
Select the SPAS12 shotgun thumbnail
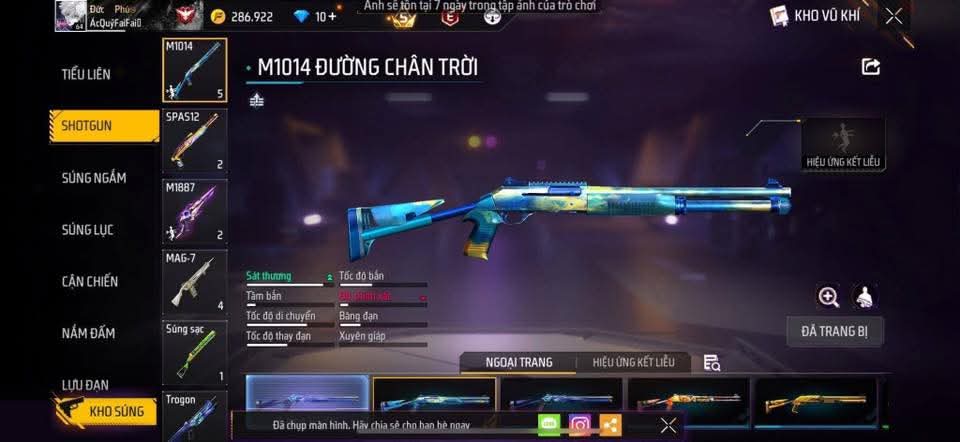194,139
